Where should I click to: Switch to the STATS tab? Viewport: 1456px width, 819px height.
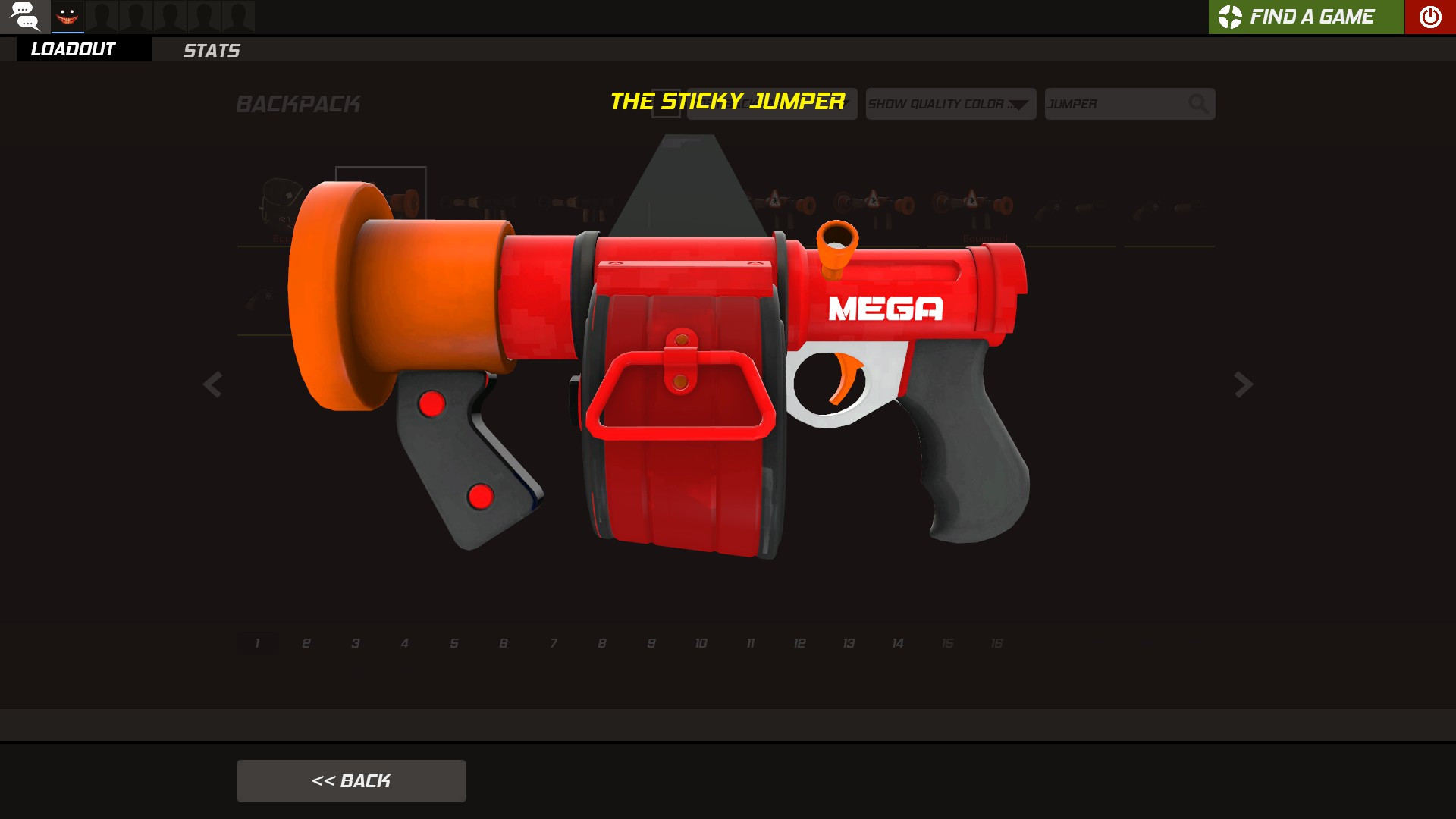click(x=211, y=51)
